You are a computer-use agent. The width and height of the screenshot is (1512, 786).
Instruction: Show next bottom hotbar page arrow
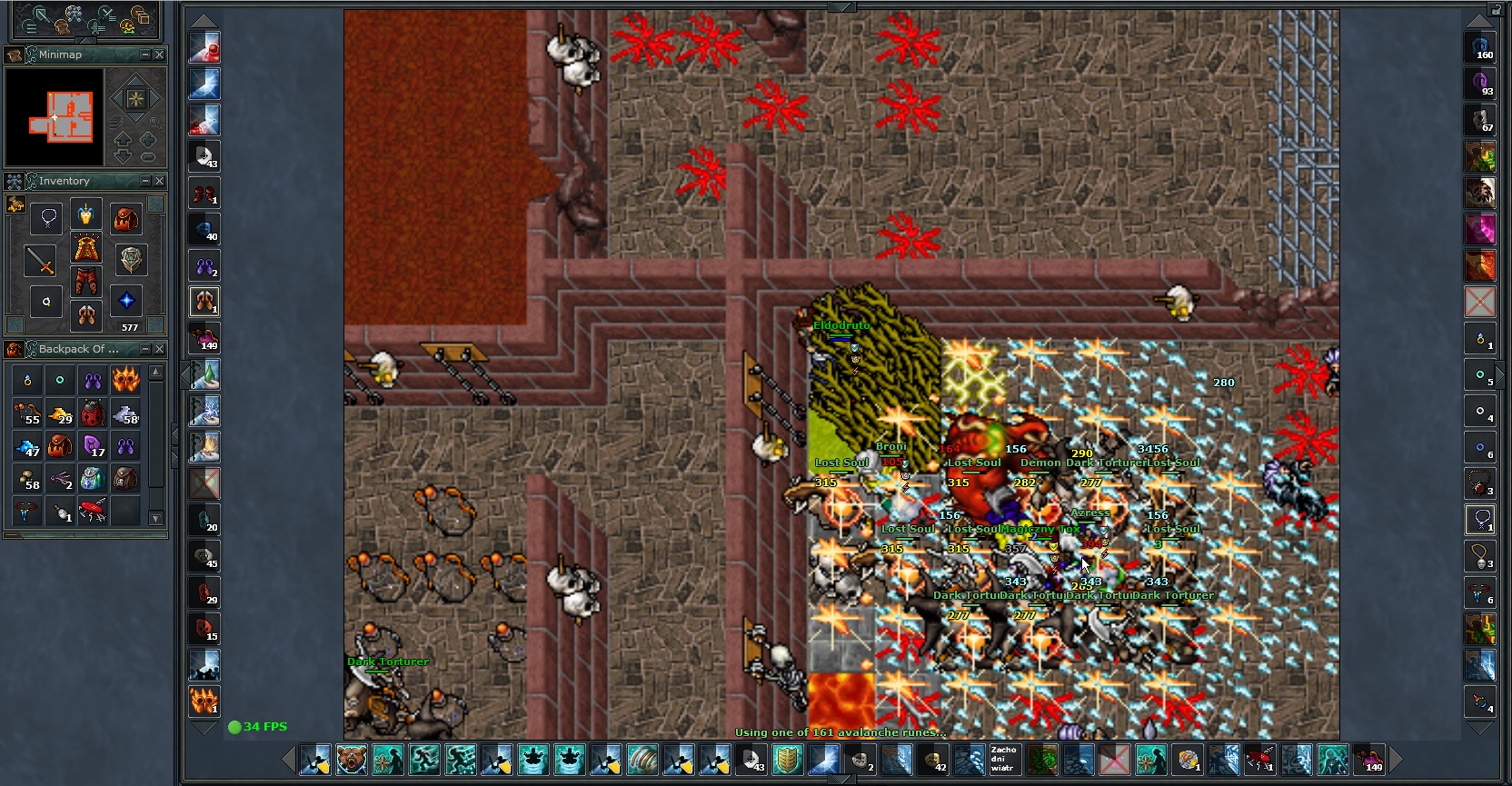1396,759
